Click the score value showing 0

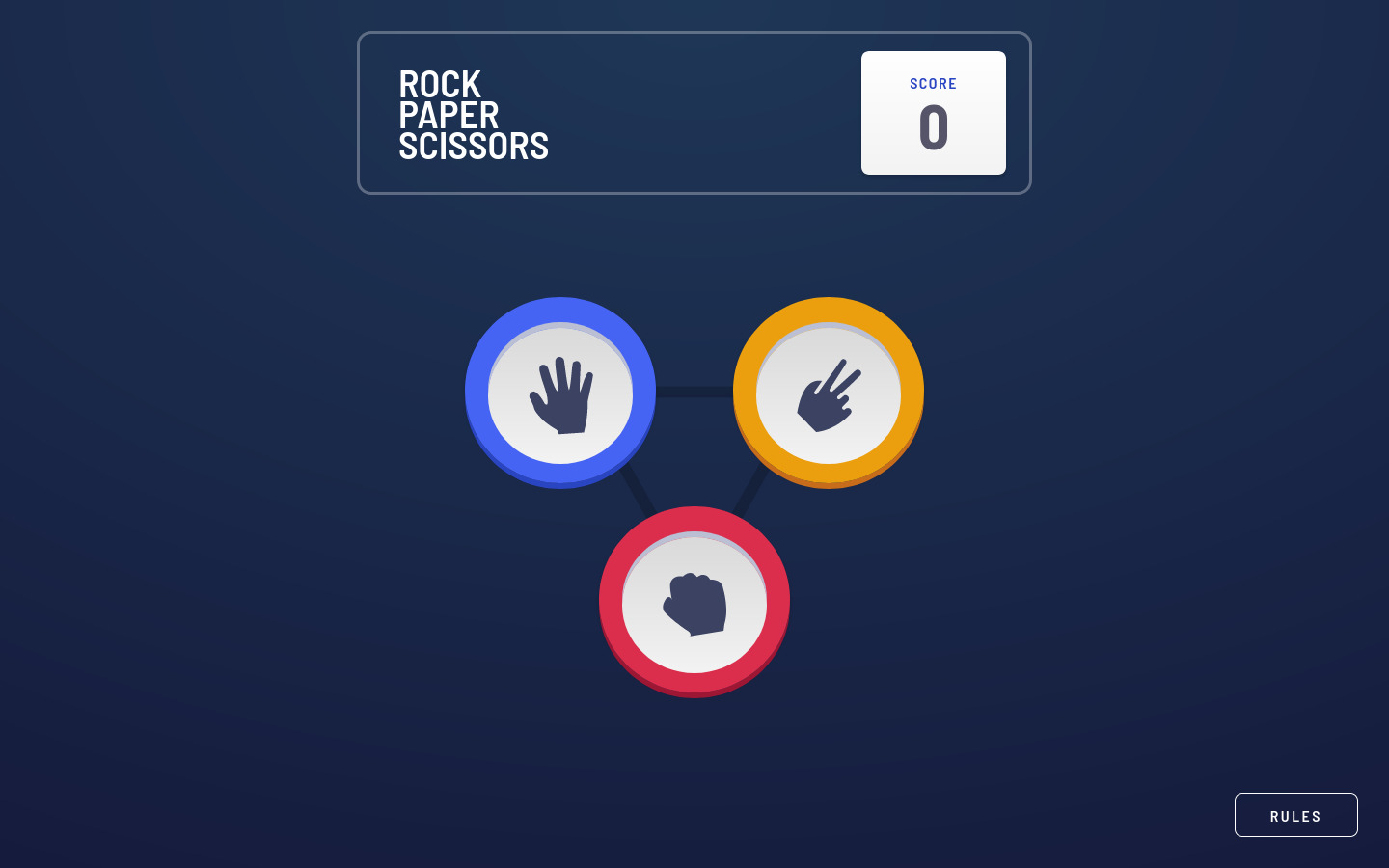click(x=933, y=126)
